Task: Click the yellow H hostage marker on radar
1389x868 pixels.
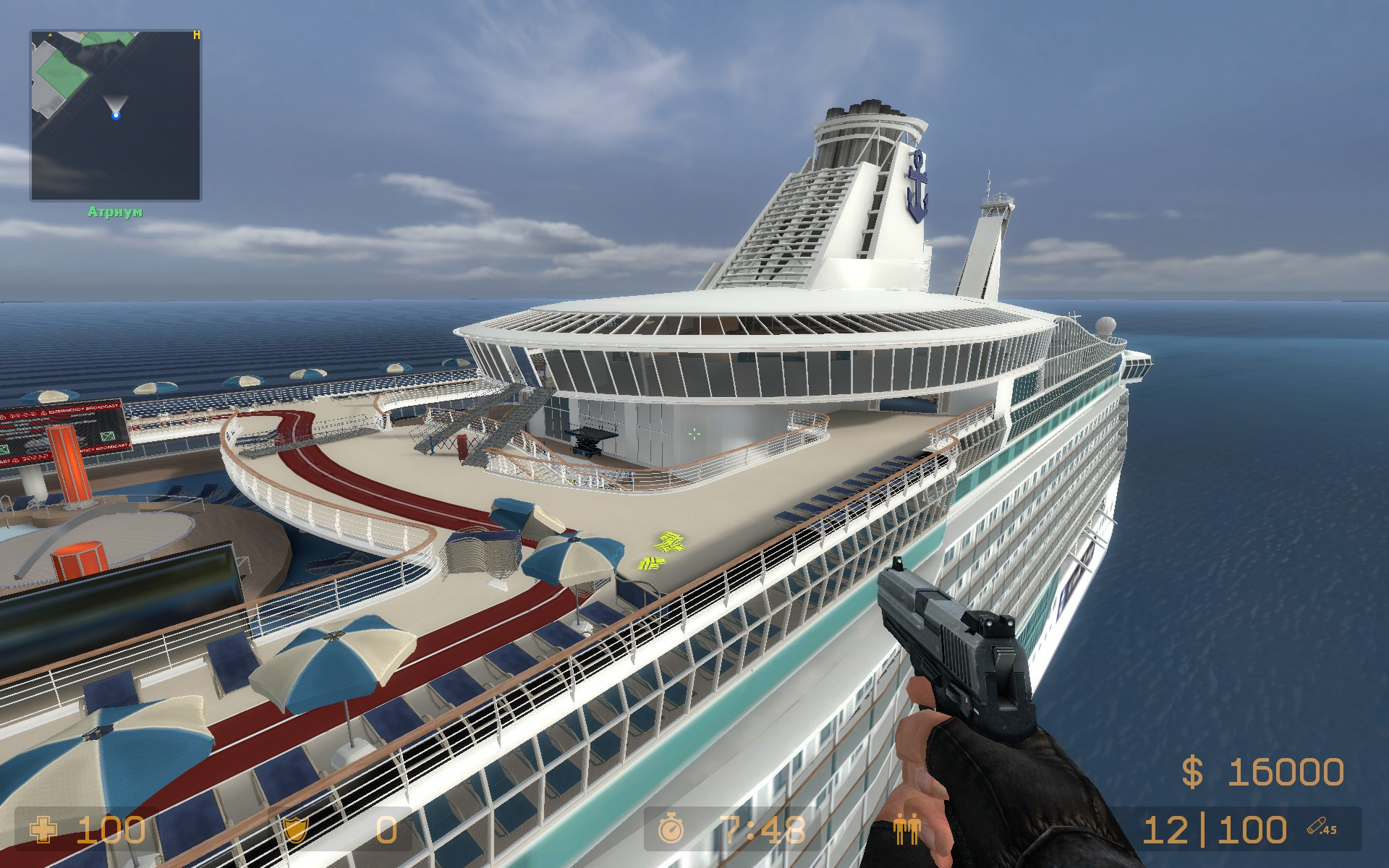Action: (x=197, y=35)
